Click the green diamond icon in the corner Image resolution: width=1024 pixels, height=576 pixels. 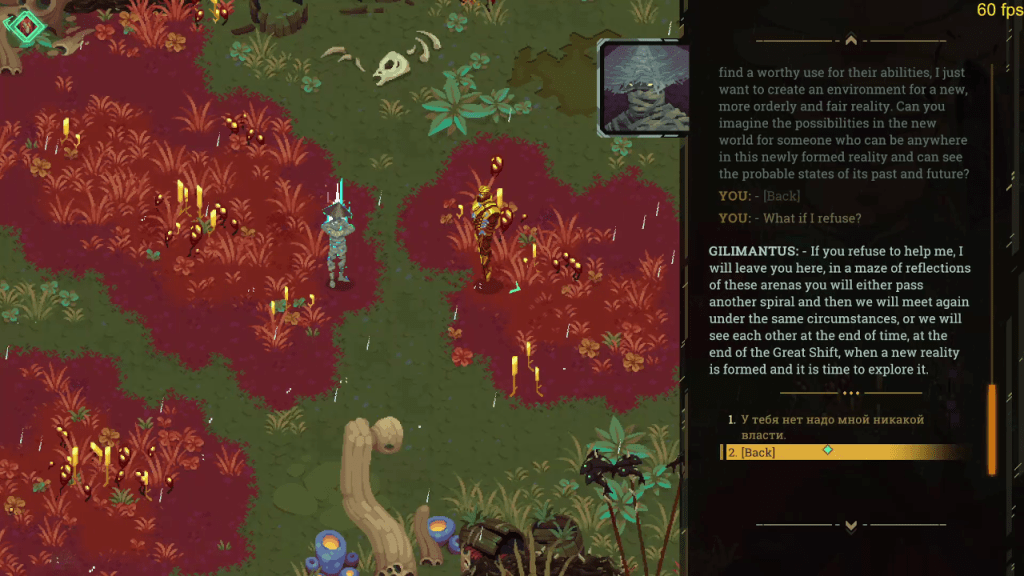pyautogui.click(x=25, y=25)
